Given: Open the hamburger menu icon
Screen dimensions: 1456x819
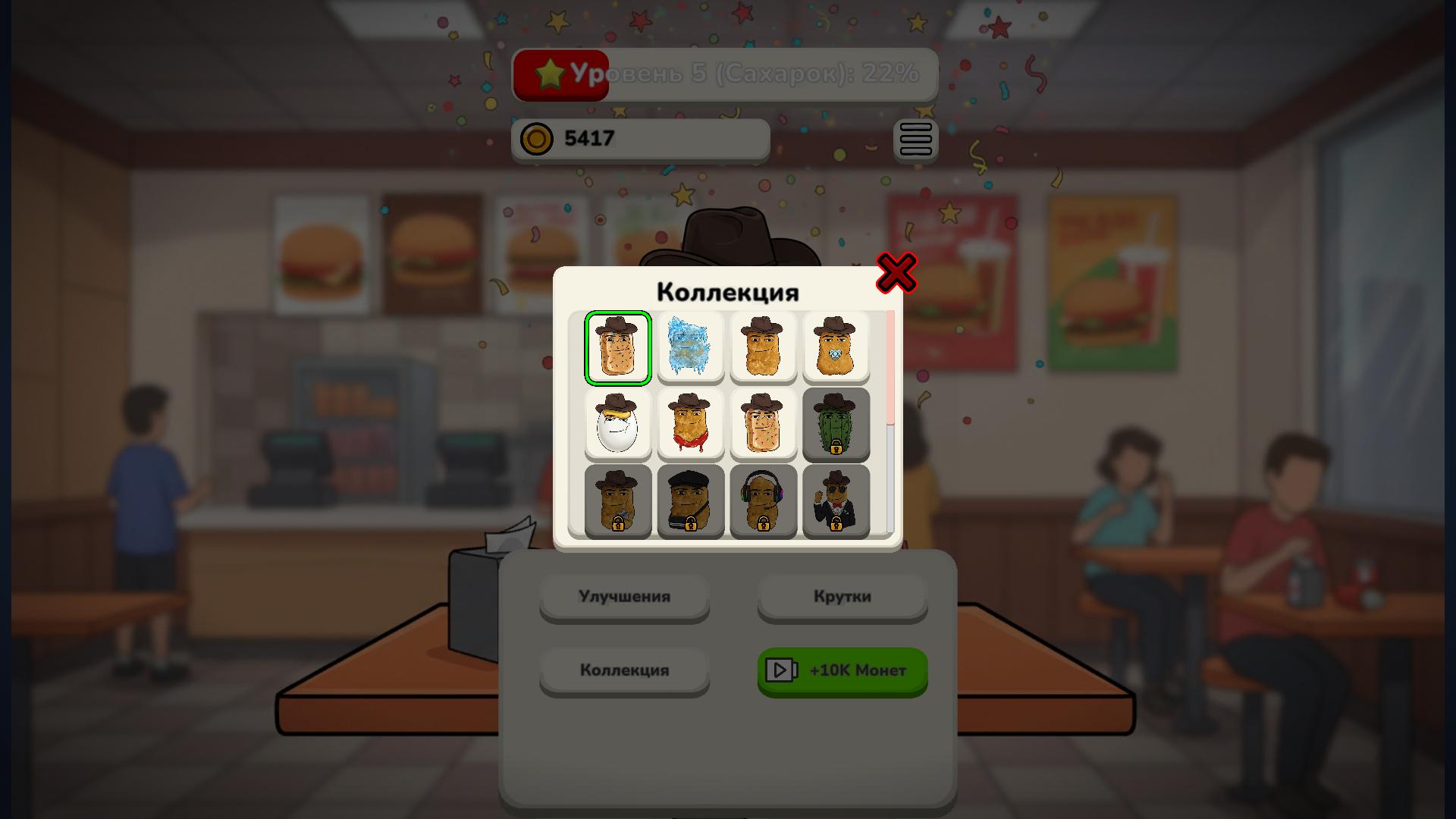Looking at the screenshot, I should (x=915, y=140).
